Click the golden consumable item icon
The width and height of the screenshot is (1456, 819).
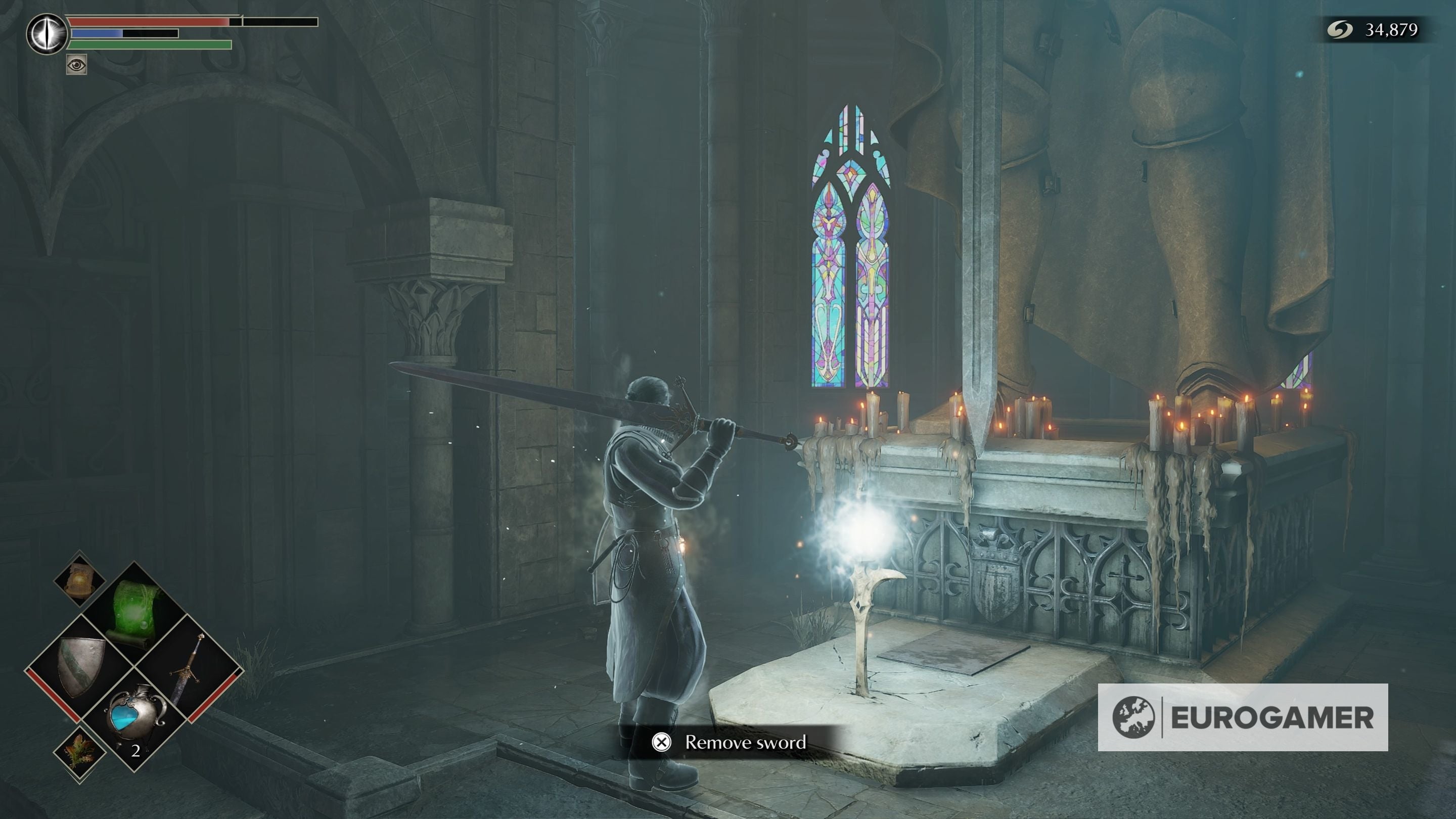(80, 582)
